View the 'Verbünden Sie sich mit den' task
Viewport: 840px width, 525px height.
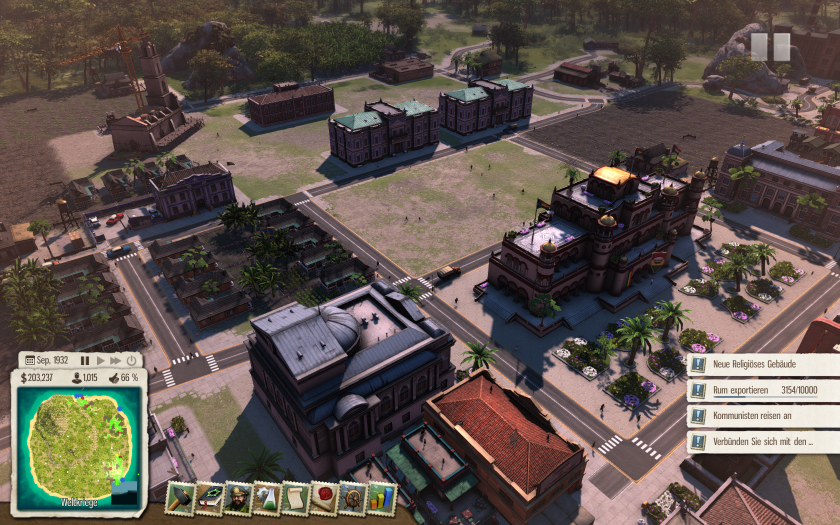(x=764, y=441)
